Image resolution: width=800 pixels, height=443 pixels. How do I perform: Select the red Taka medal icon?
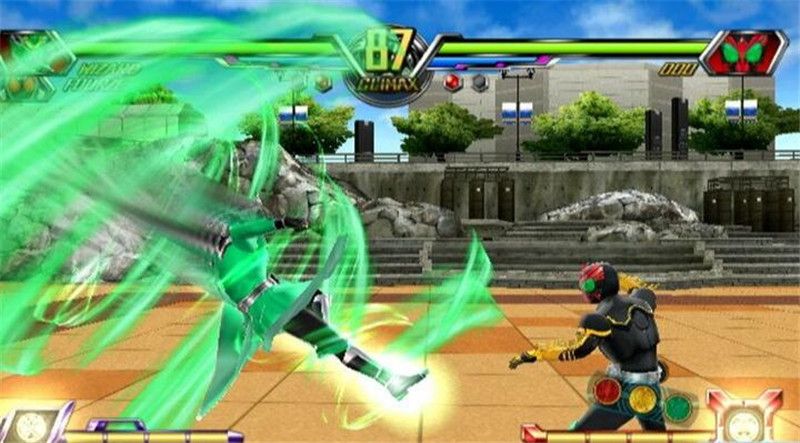point(607,391)
